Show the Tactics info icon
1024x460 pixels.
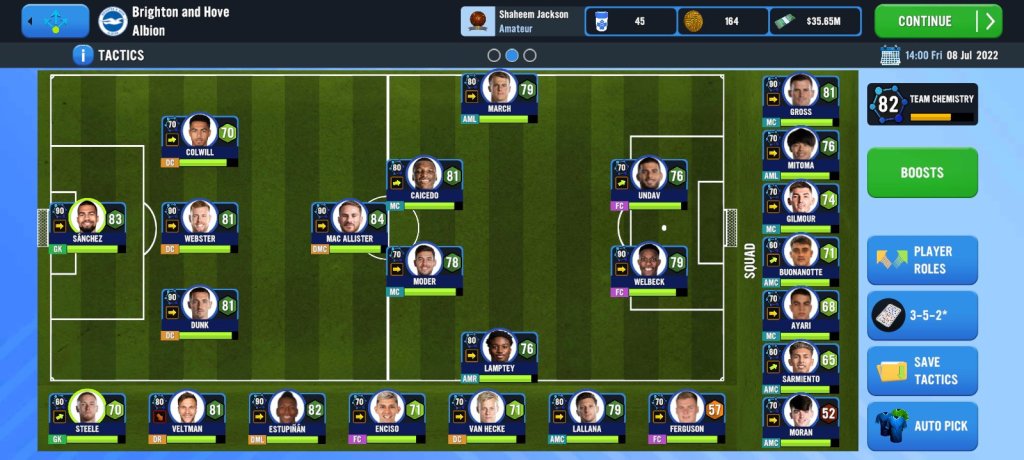pos(84,55)
